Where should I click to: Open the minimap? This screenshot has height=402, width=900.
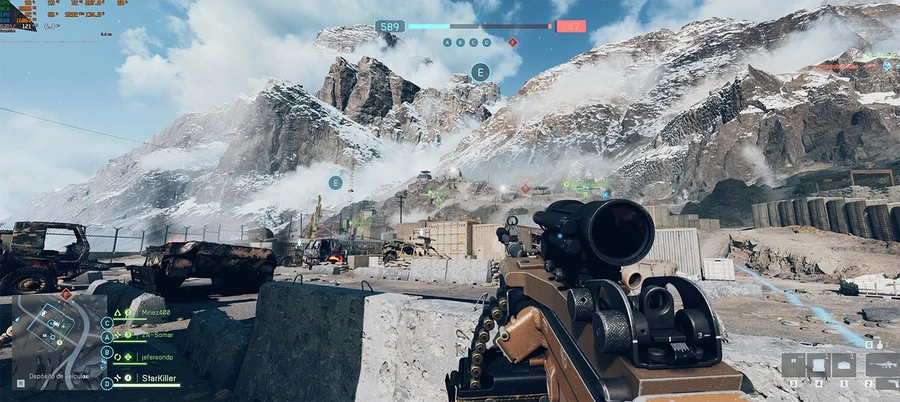tap(58, 341)
